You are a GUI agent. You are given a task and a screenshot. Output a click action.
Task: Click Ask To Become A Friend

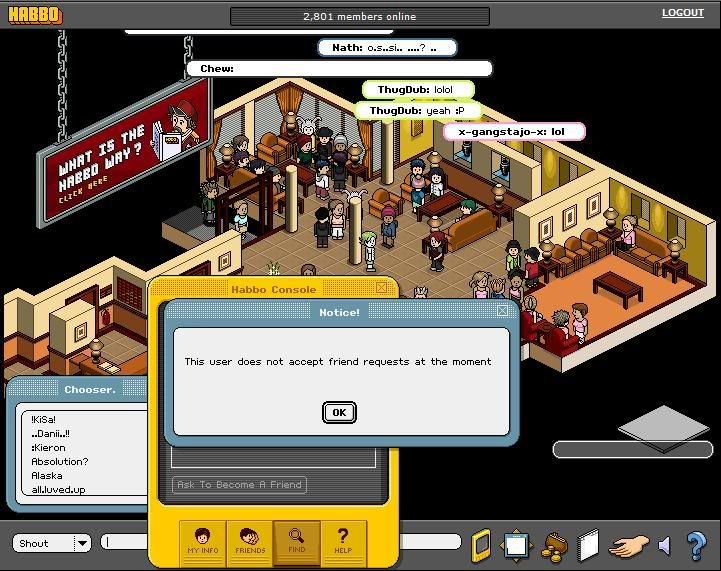239,485
